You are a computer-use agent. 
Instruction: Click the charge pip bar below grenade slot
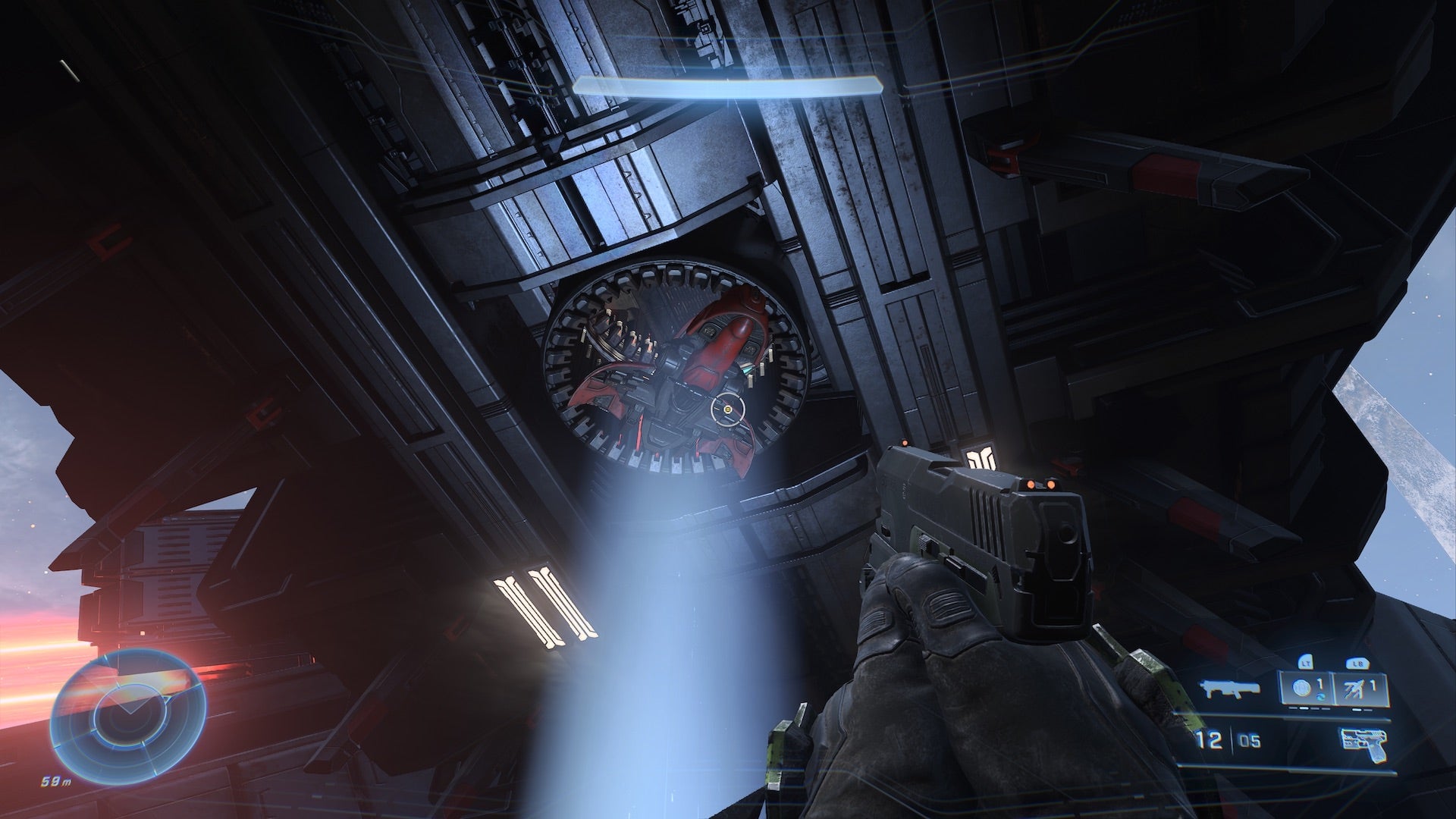(x=1310, y=709)
